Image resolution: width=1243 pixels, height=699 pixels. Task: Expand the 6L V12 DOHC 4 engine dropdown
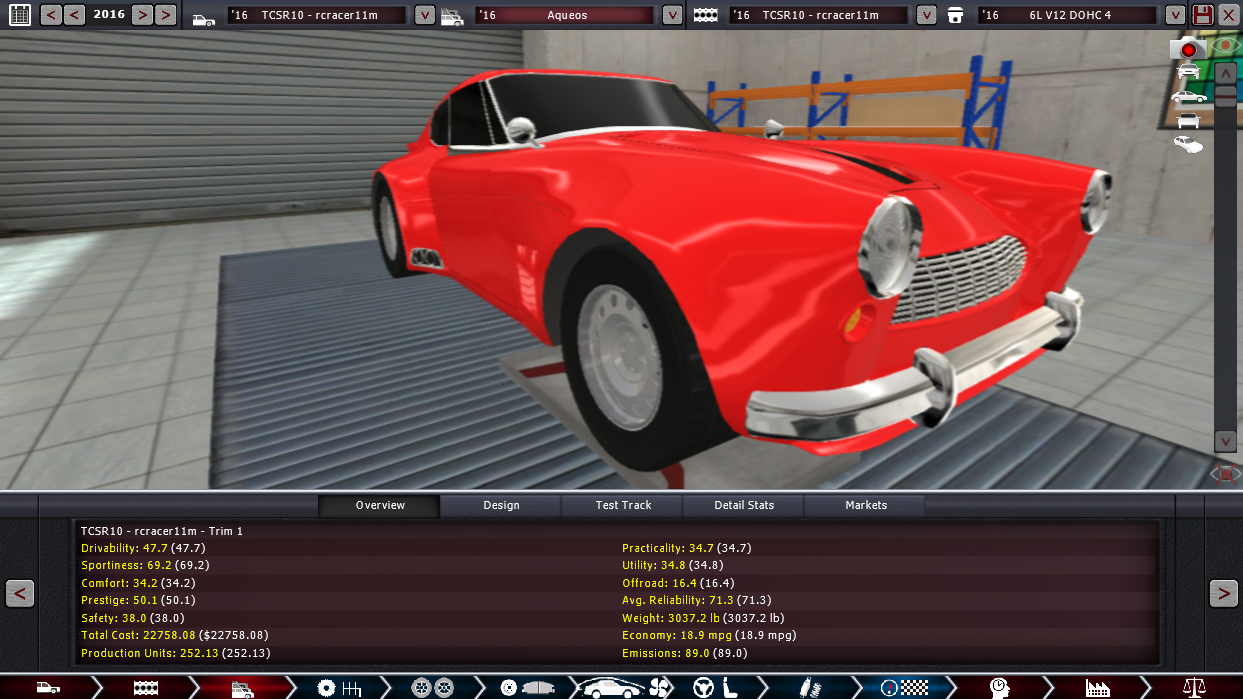[x=1175, y=15]
